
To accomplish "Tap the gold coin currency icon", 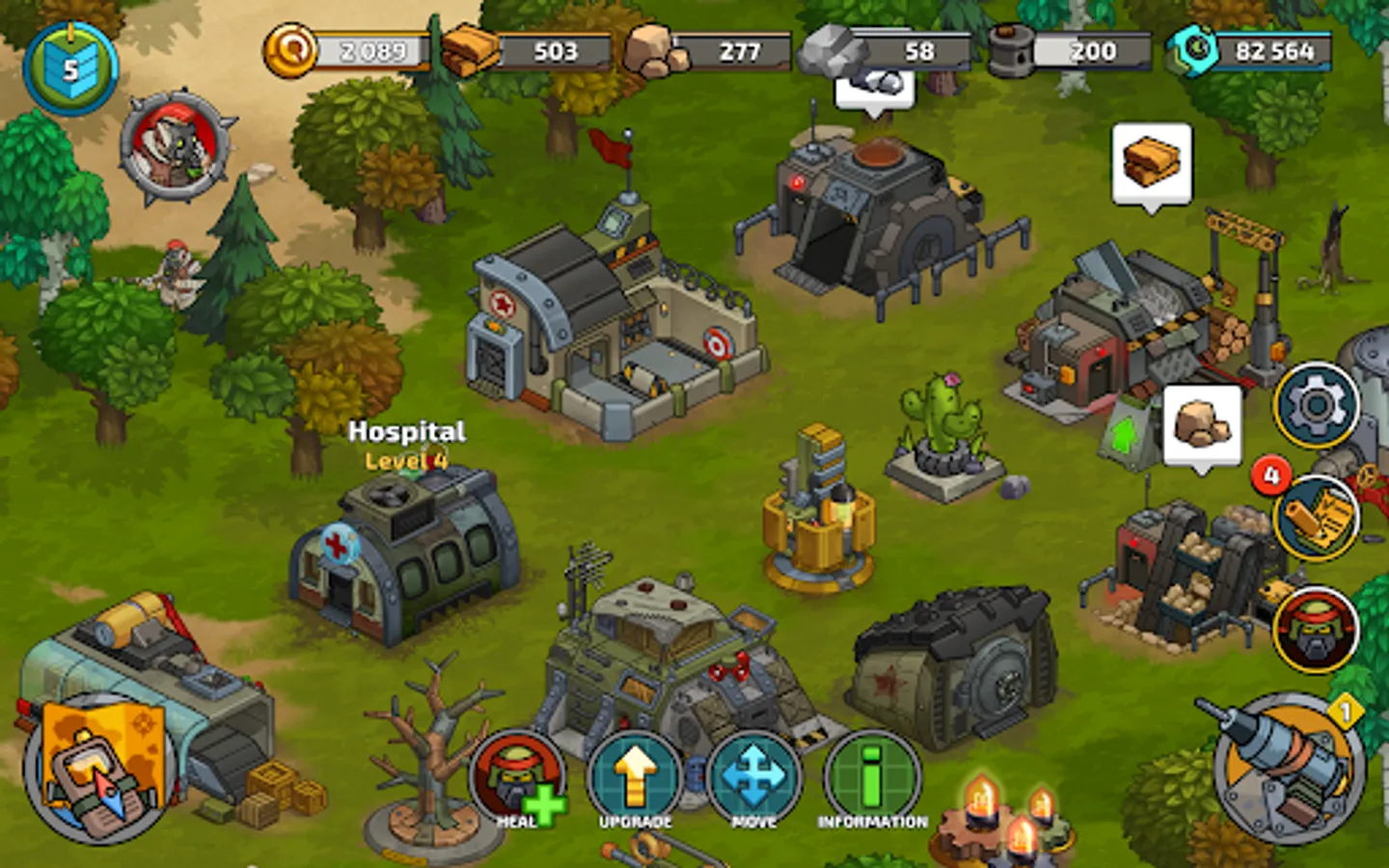I will tap(292, 50).
